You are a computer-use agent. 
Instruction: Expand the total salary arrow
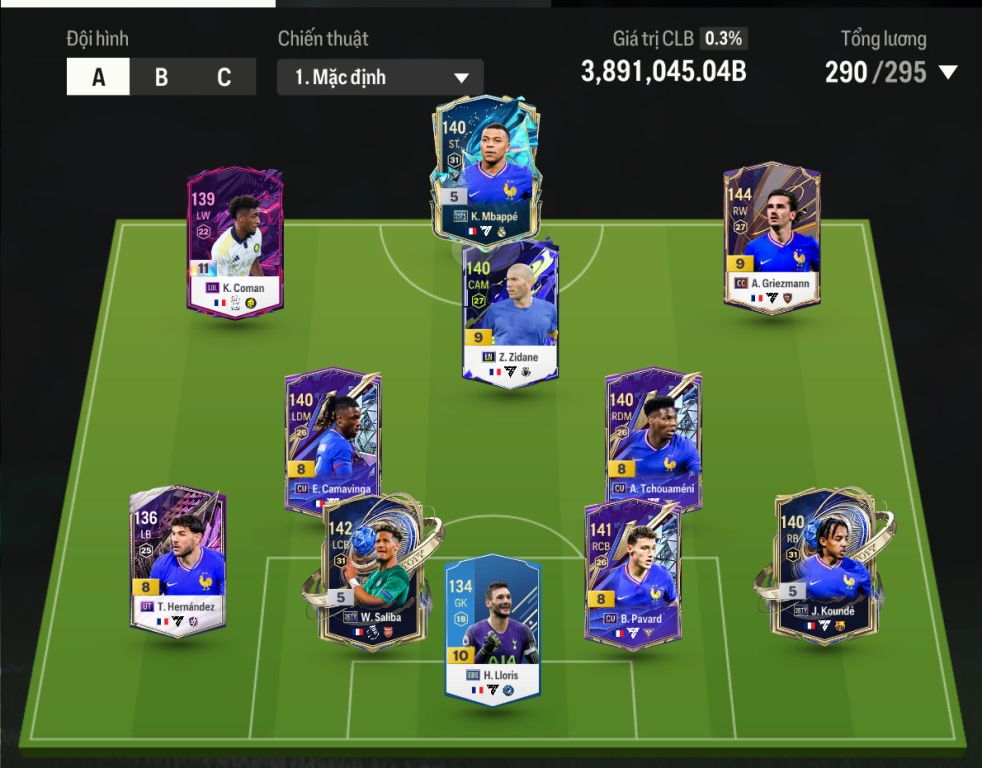point(948,73)
